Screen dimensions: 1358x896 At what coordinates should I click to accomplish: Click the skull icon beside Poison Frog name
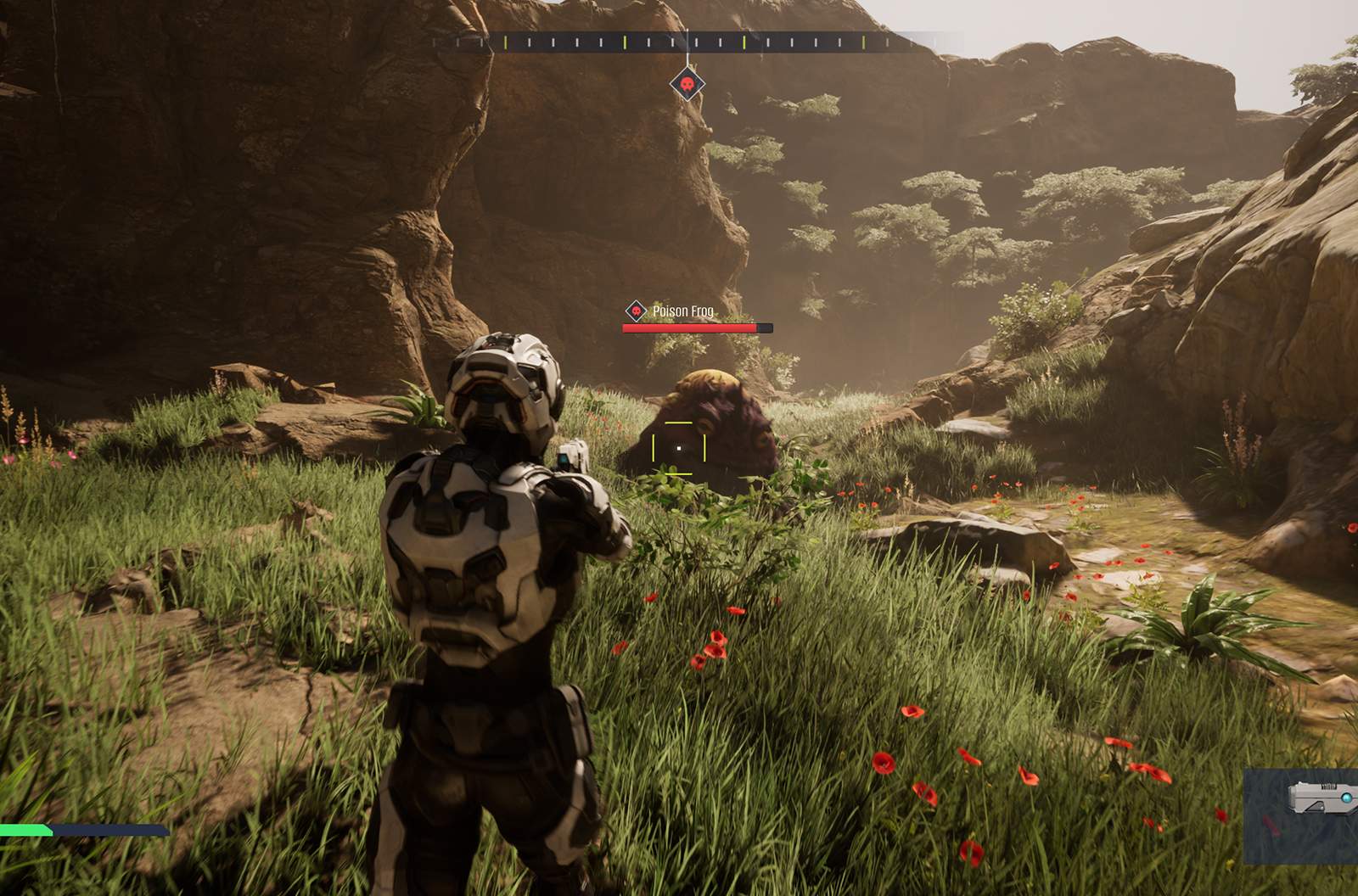tap(636, 311)
